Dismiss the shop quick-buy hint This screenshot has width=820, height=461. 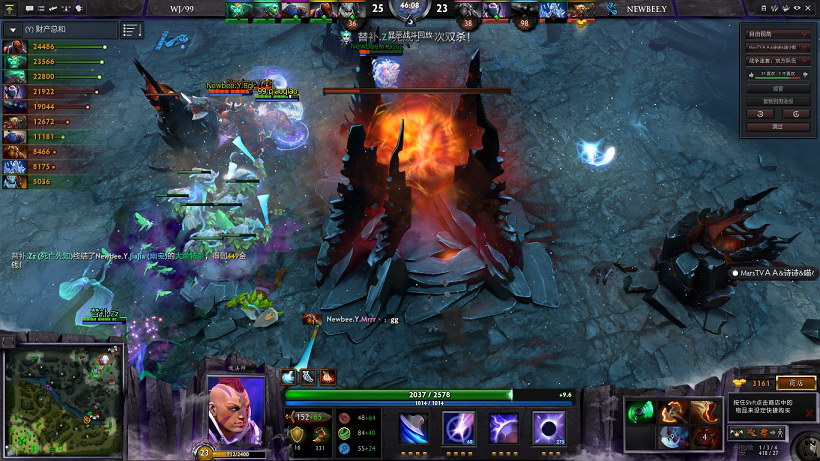[808, 411]
